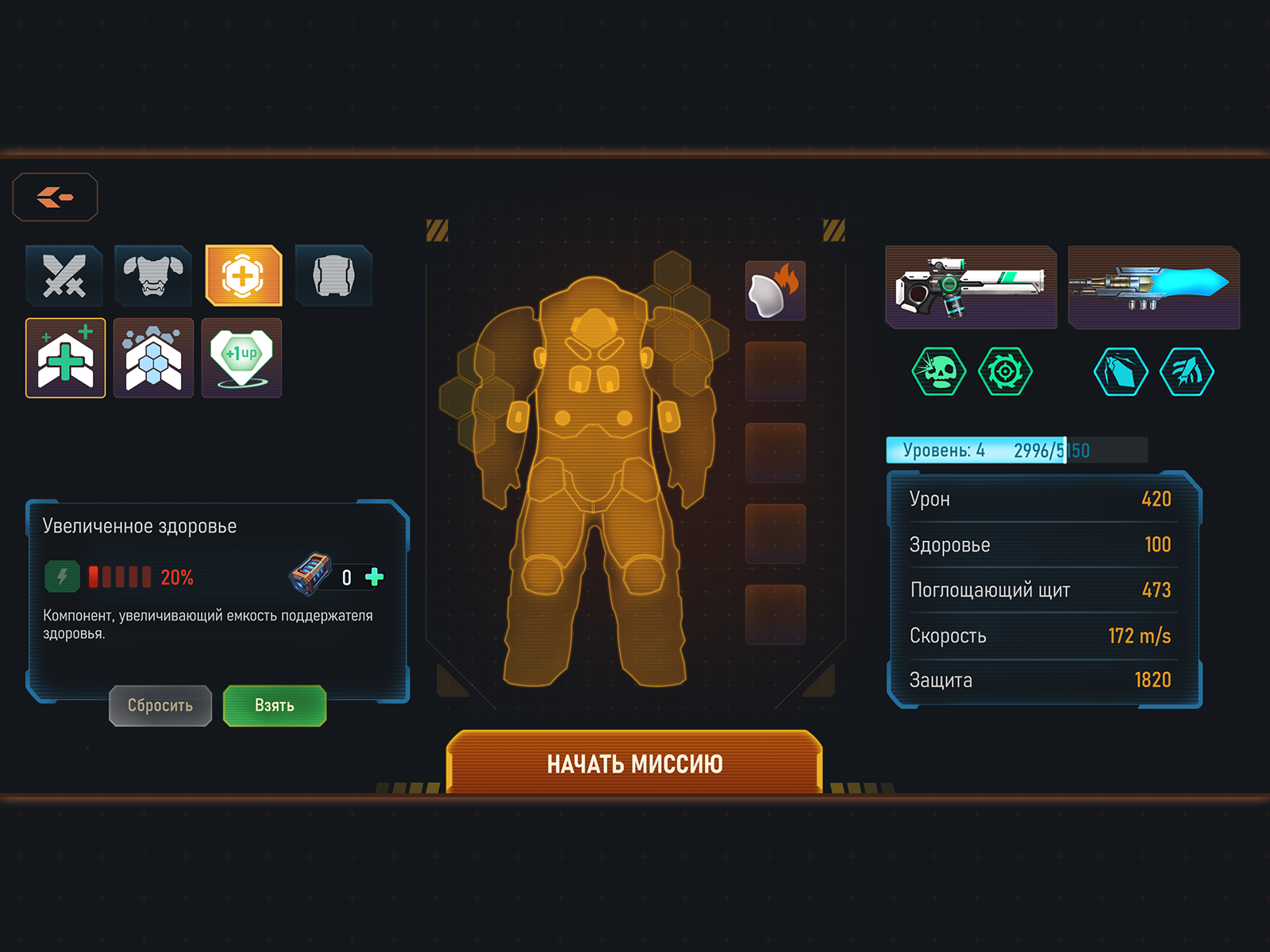The height and width of the screenshot is (952, 1270).
Task: Select the +1up revive module icon
Action: (244, 357)
